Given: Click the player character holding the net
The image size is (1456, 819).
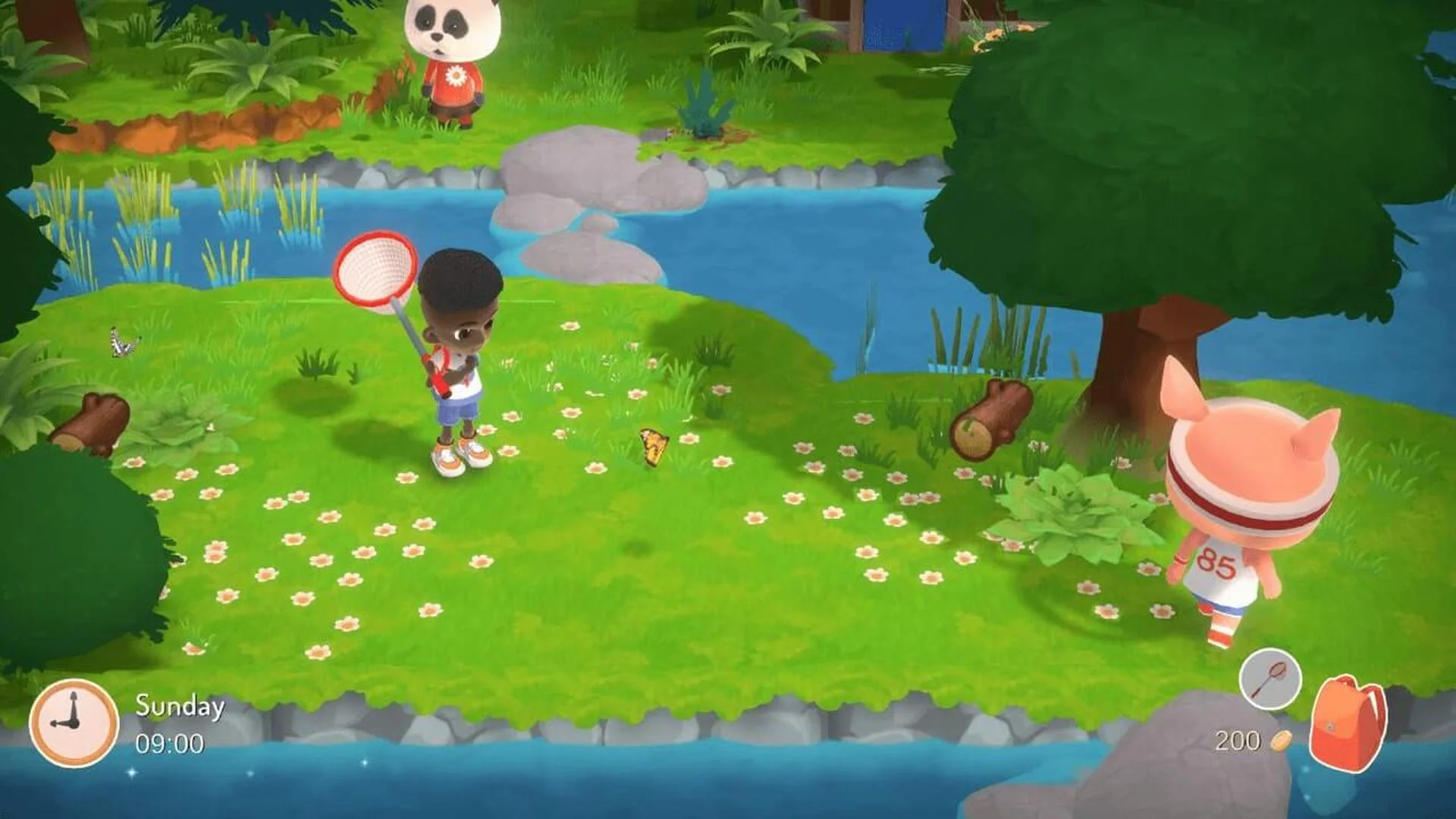Looking at the screenshot, I should [x=455, y=364].
